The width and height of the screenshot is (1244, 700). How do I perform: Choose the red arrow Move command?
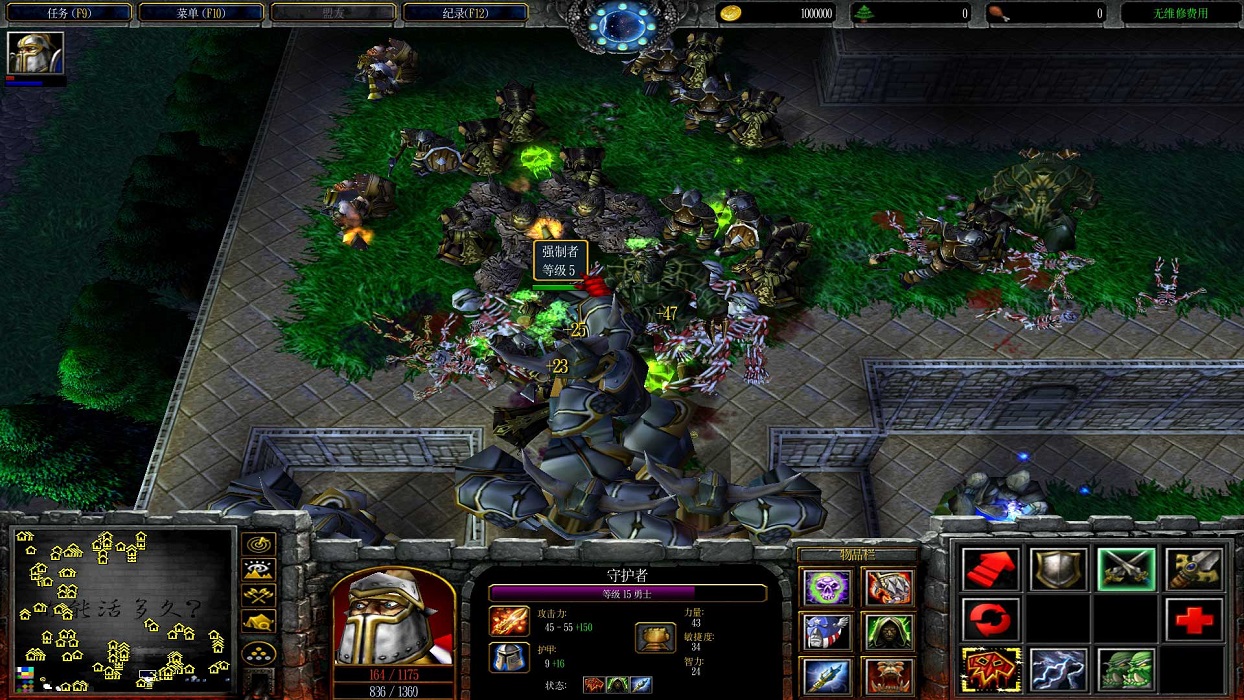pos(990,569)
